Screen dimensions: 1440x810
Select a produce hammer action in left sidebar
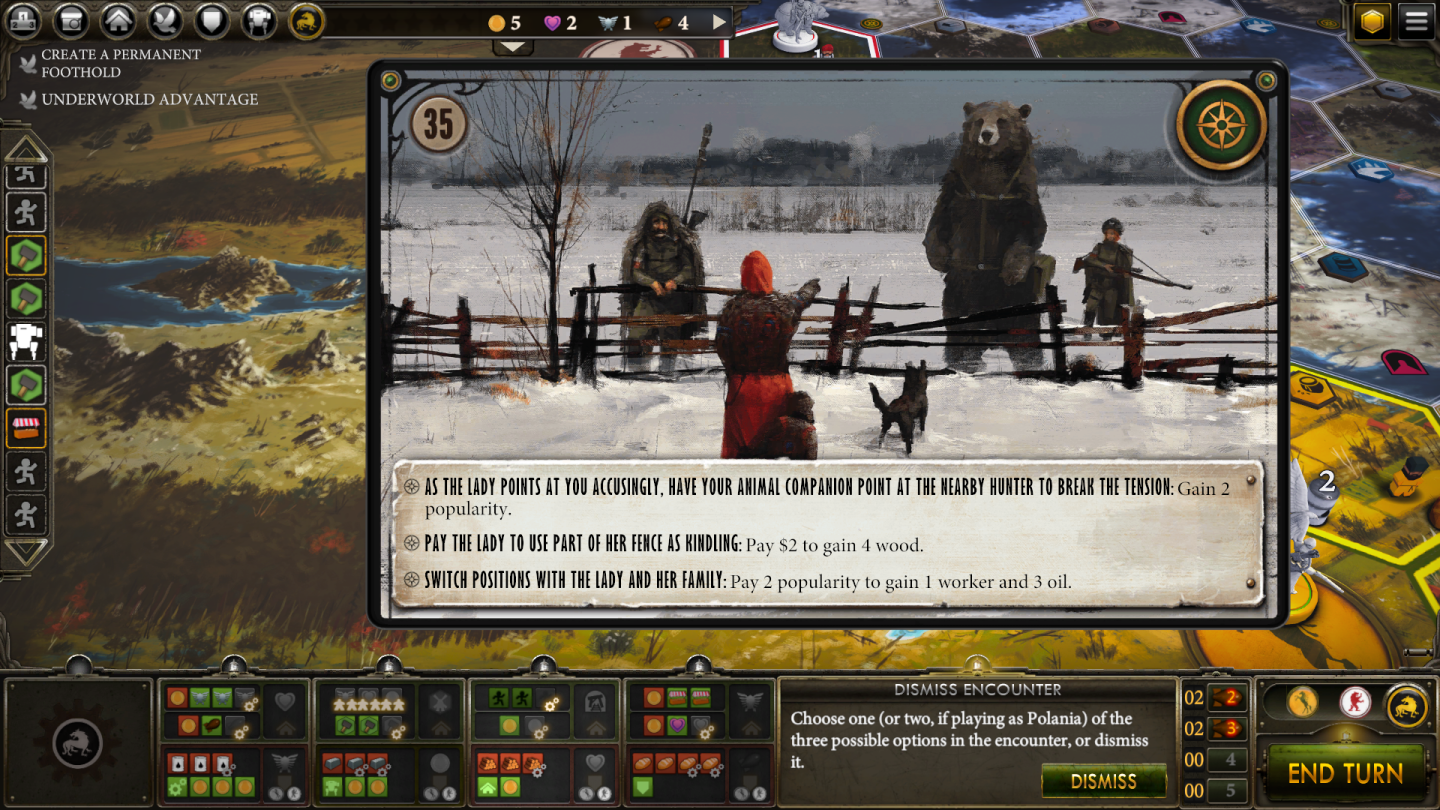coord(25,256)
